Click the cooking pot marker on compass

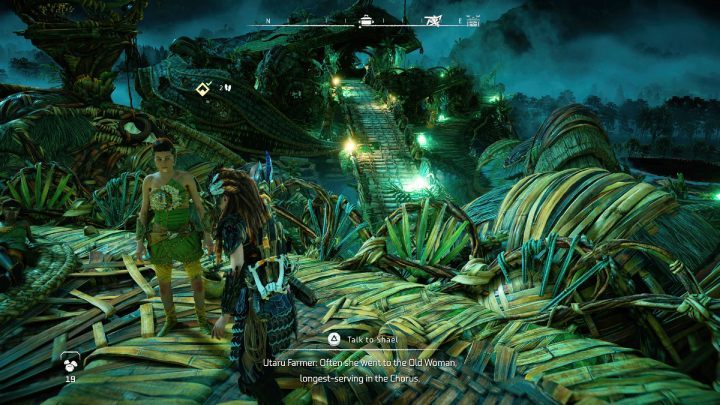point(367,19)
